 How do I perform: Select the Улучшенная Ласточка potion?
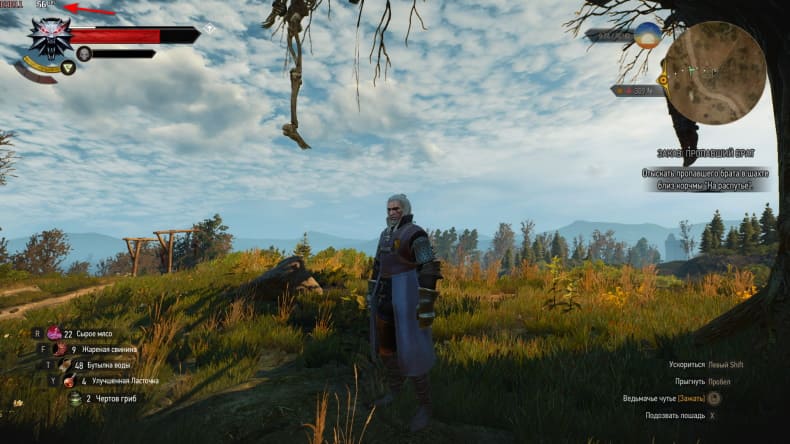pyautogui.click(x=70, y=381)
